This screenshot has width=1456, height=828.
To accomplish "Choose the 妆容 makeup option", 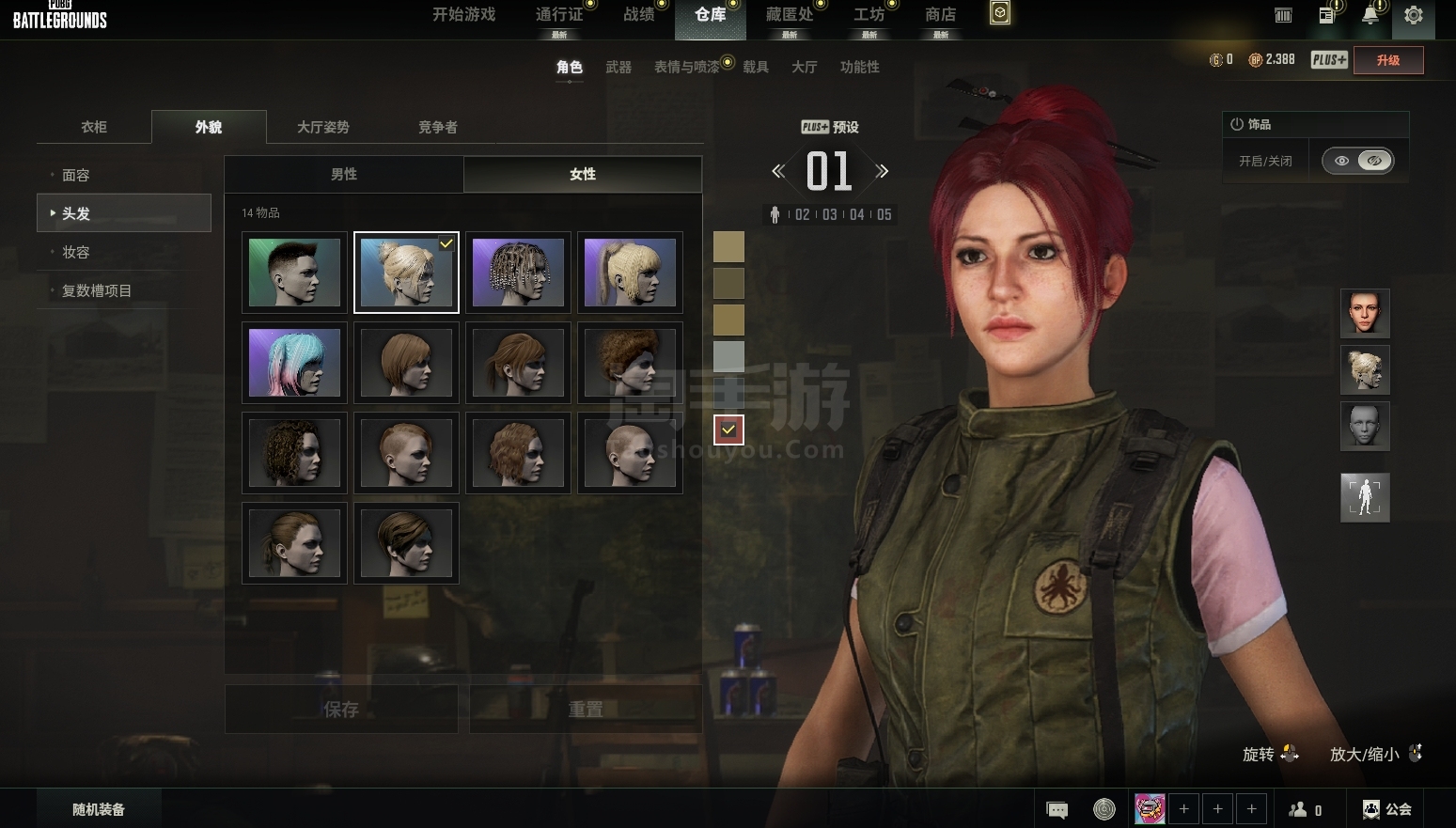I will 76,252.
